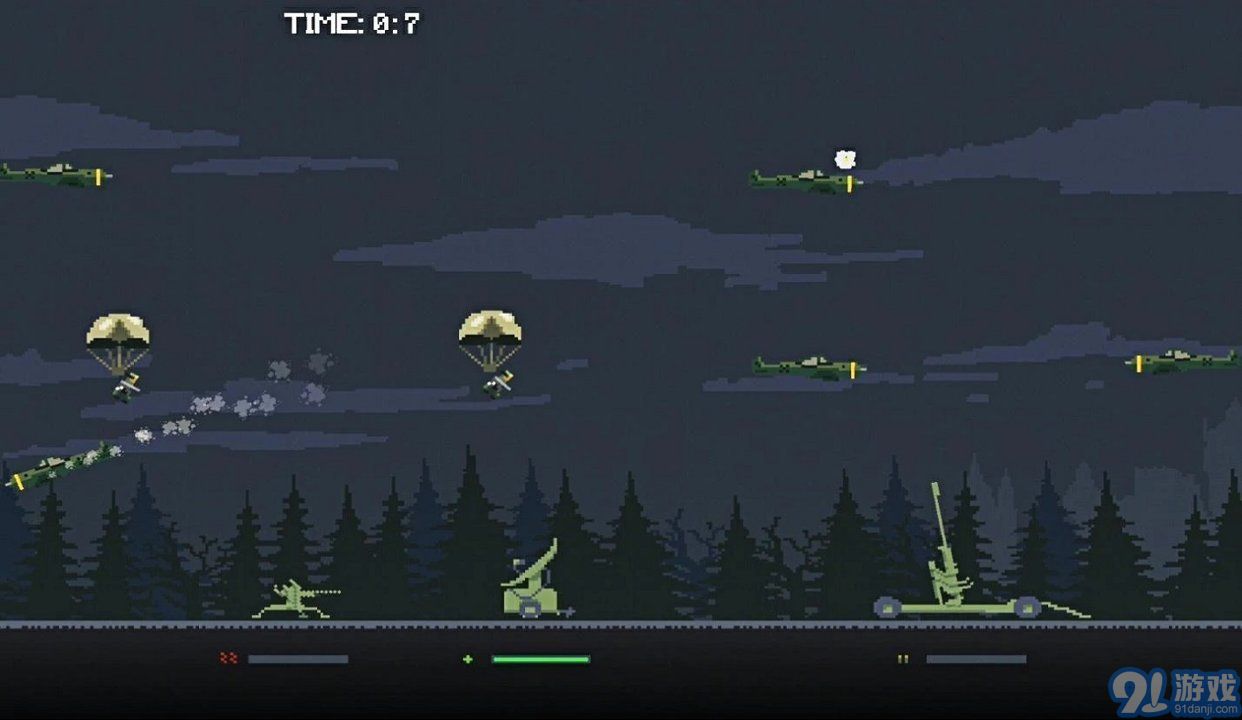Screen dimensions: 1242x720
Task: Choose the yellow bars icon under the flak cannon
Action: [903, 659]
